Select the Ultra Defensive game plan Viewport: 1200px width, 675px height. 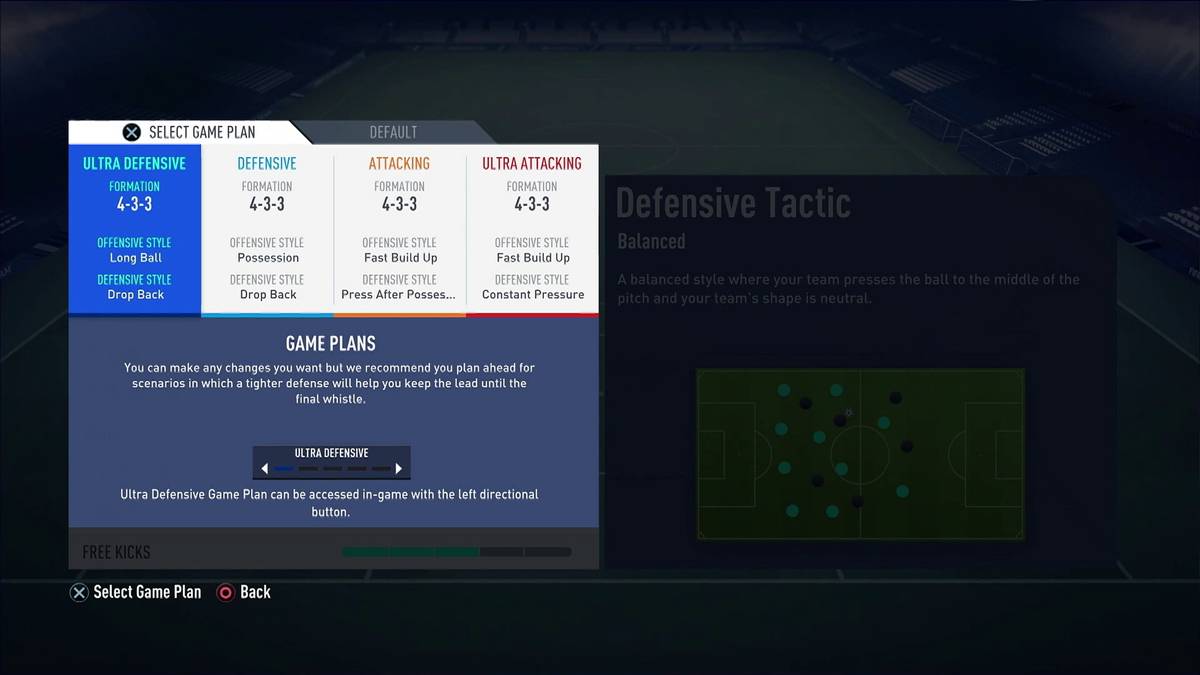pos(135,229)
